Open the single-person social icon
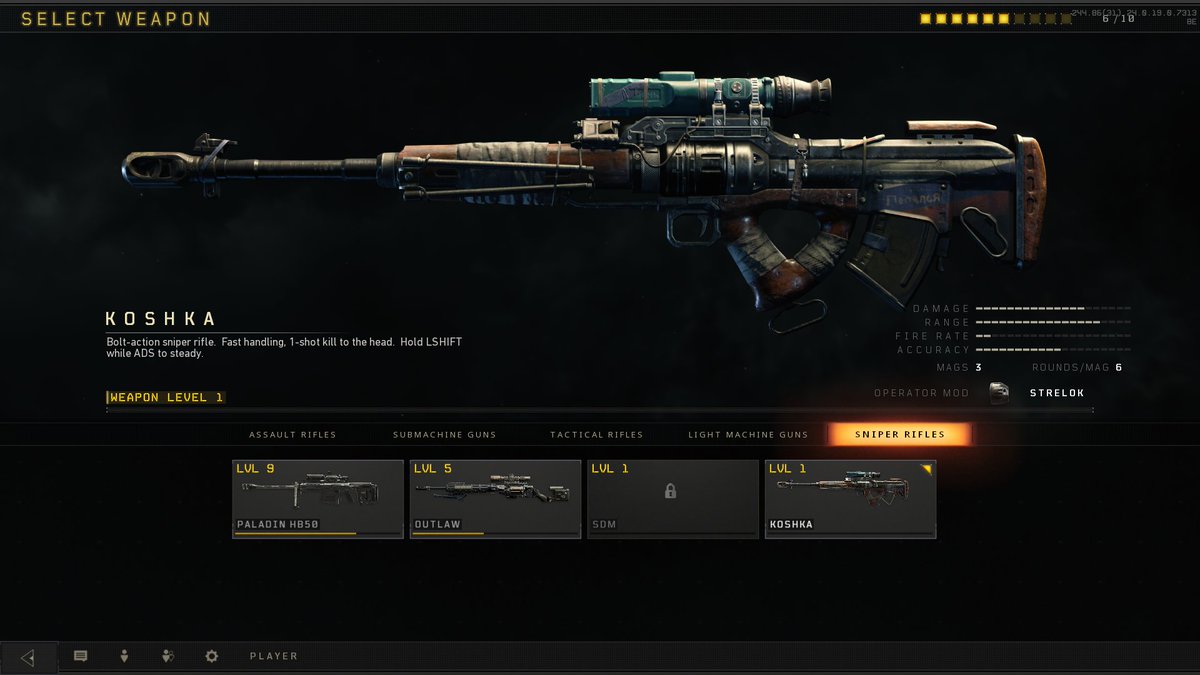 point(124,657)
